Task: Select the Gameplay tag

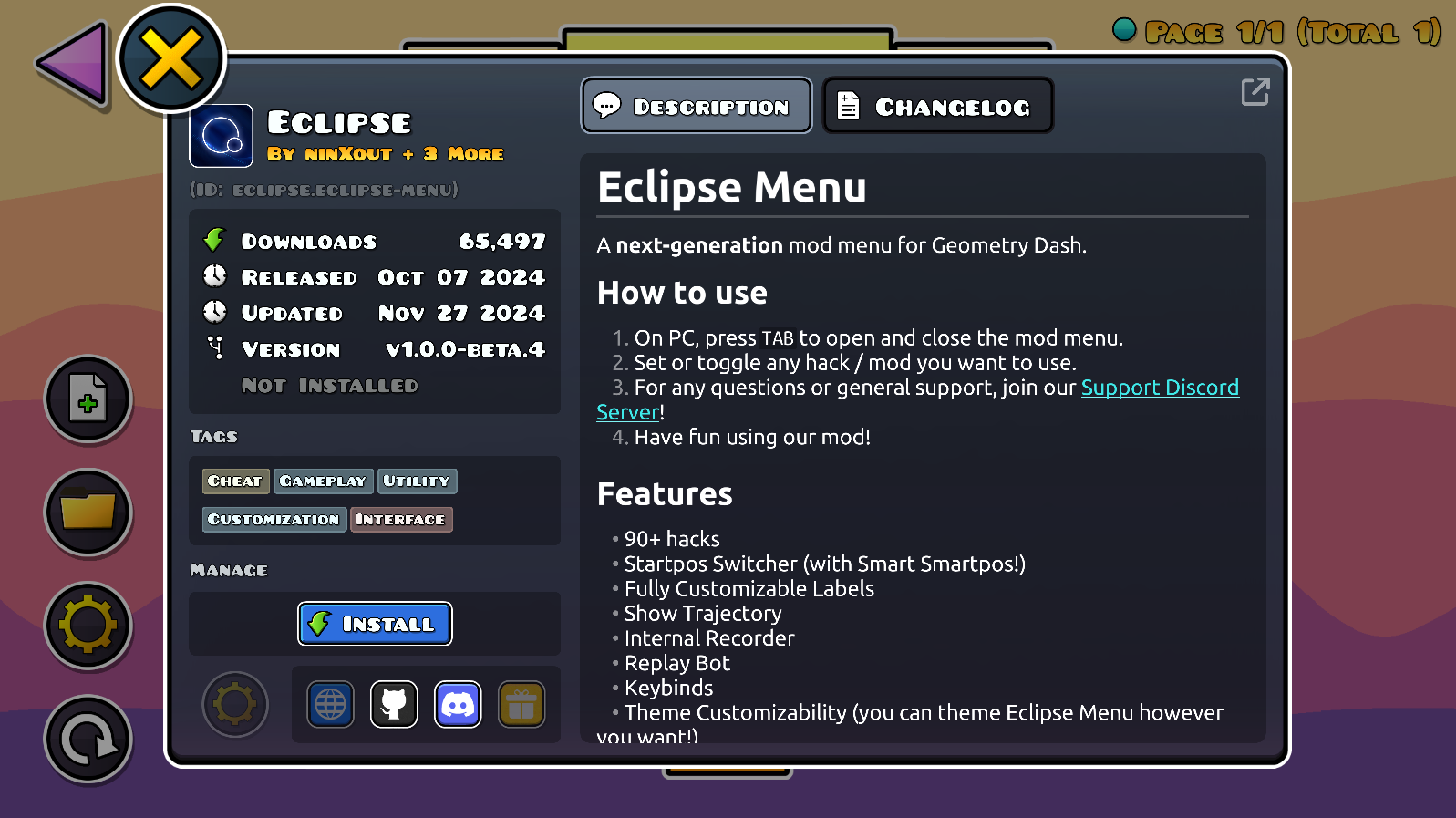Action: tap(323, 481)
